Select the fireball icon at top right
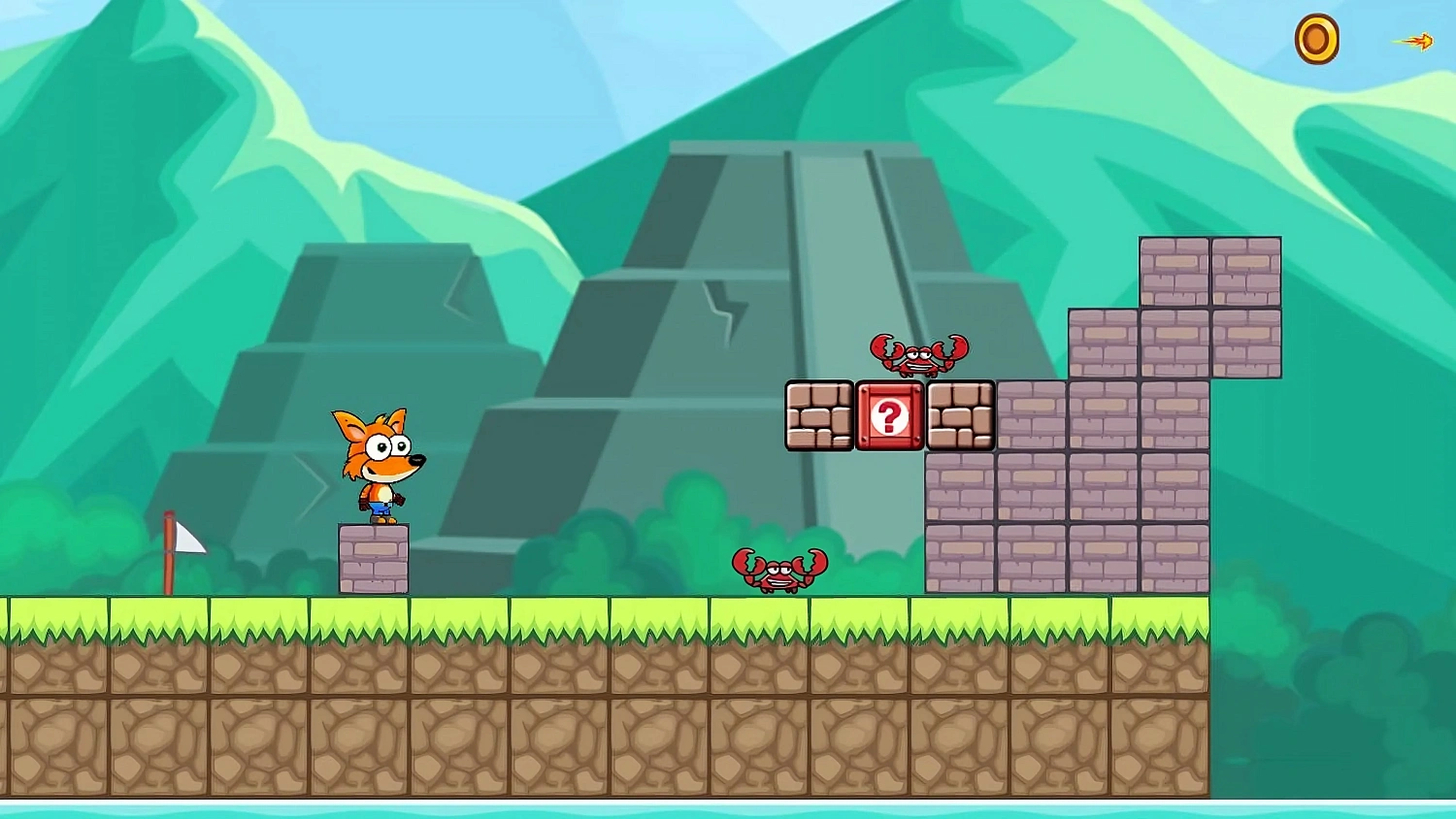The height and width of the screenshot is (819, 1456). 1417,41
